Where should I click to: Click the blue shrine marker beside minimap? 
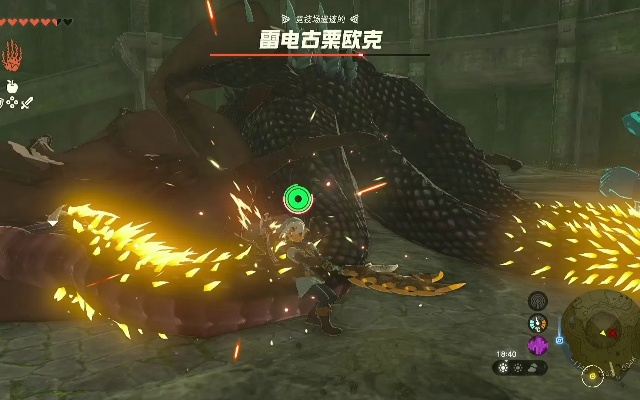[560, 339]
